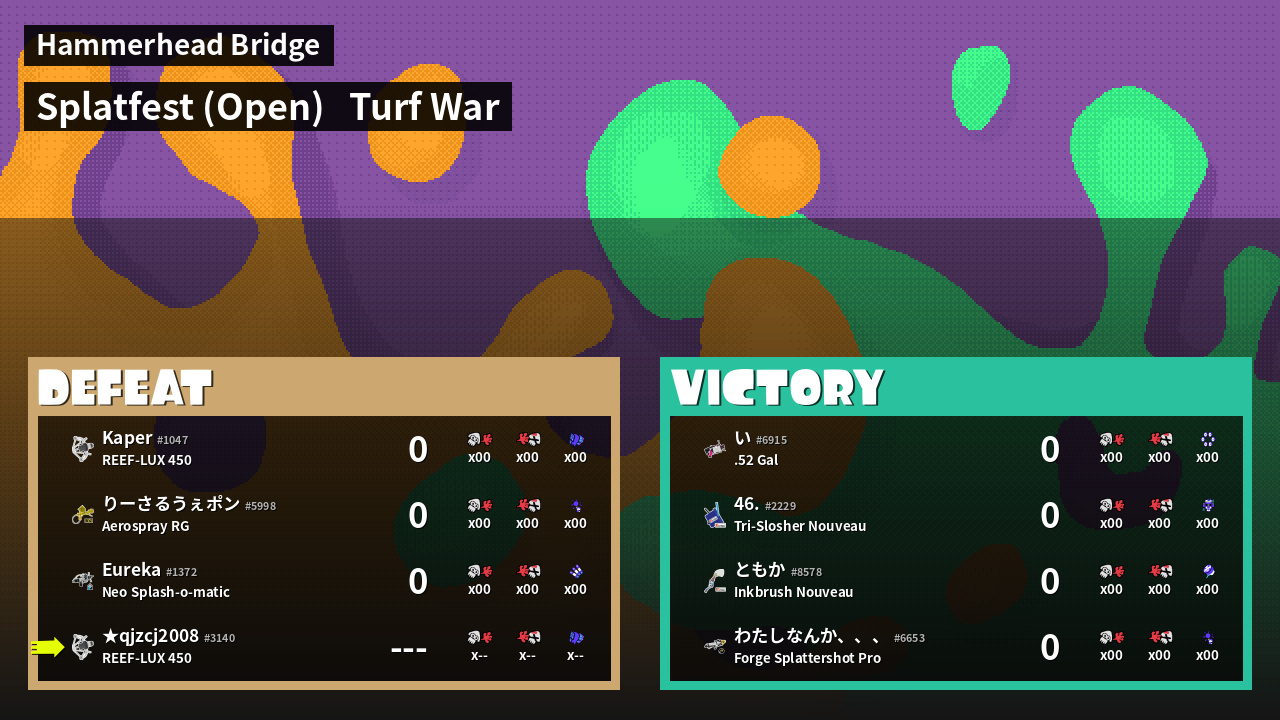This screenshot has width=1280, height=720.
Task: Select Eureka's Neo Splash-o-matic row
Action: (324, 581)
